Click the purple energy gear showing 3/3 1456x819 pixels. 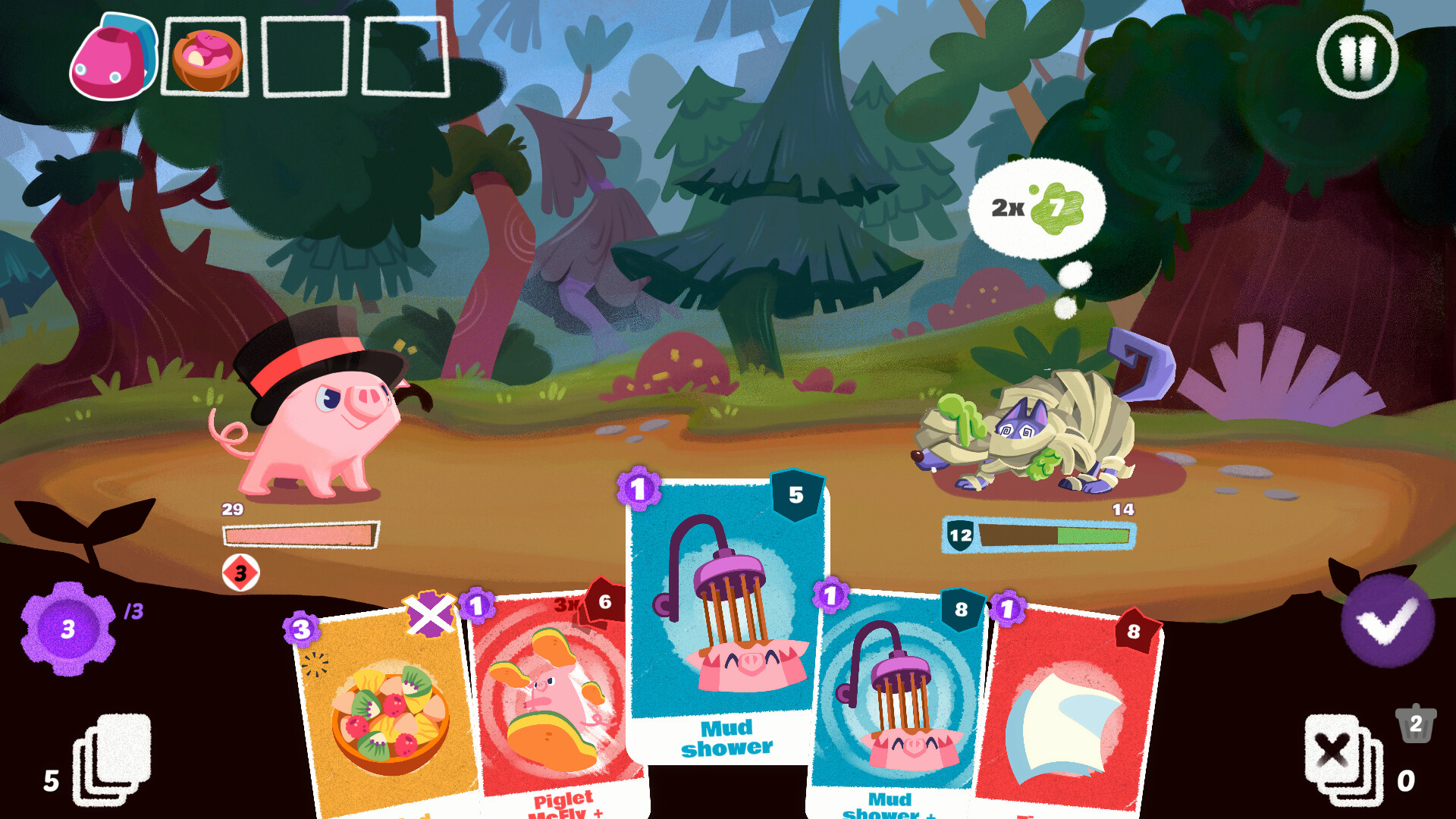tap(67, 628)
